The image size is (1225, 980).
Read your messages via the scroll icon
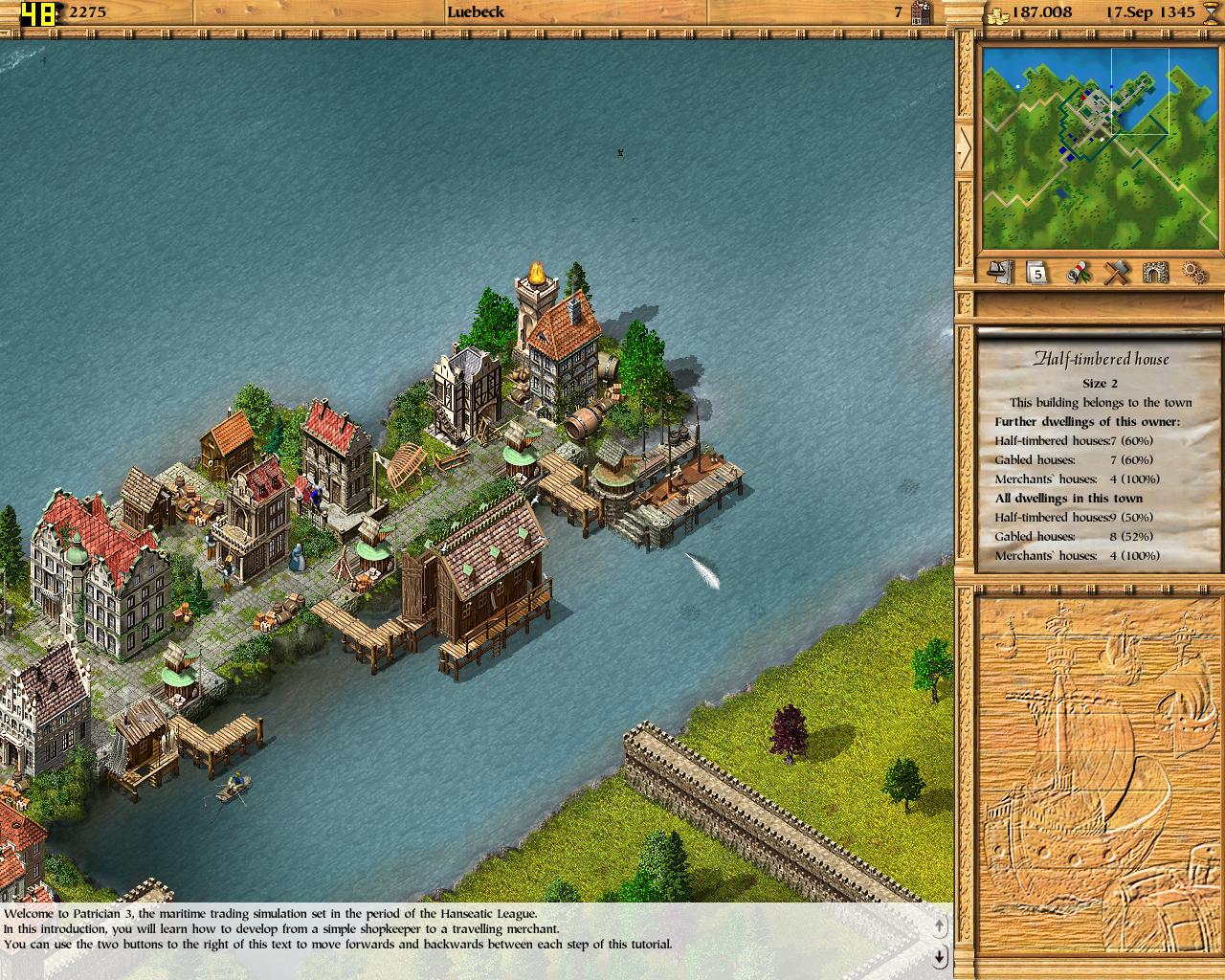point(1077,274)
